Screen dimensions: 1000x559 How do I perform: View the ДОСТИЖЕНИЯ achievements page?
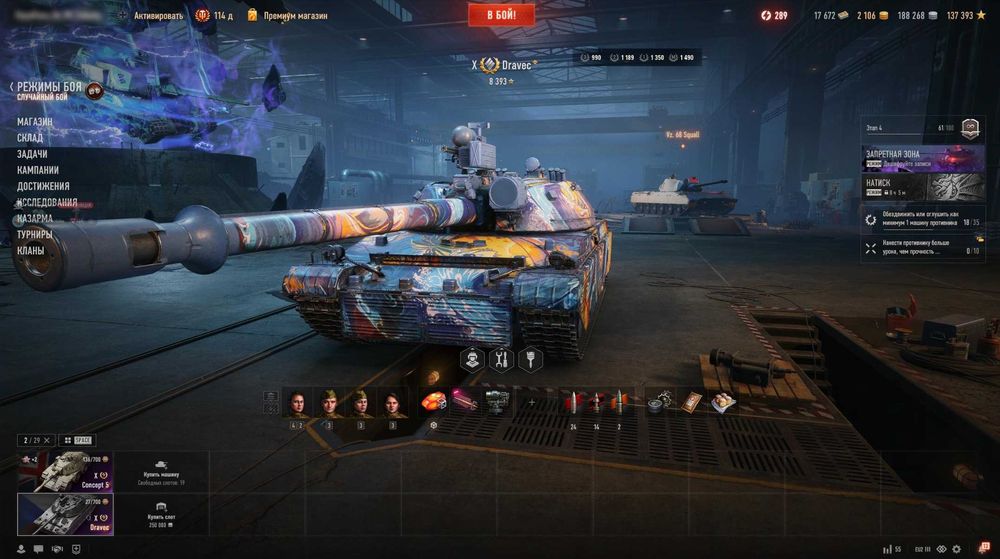43,186
